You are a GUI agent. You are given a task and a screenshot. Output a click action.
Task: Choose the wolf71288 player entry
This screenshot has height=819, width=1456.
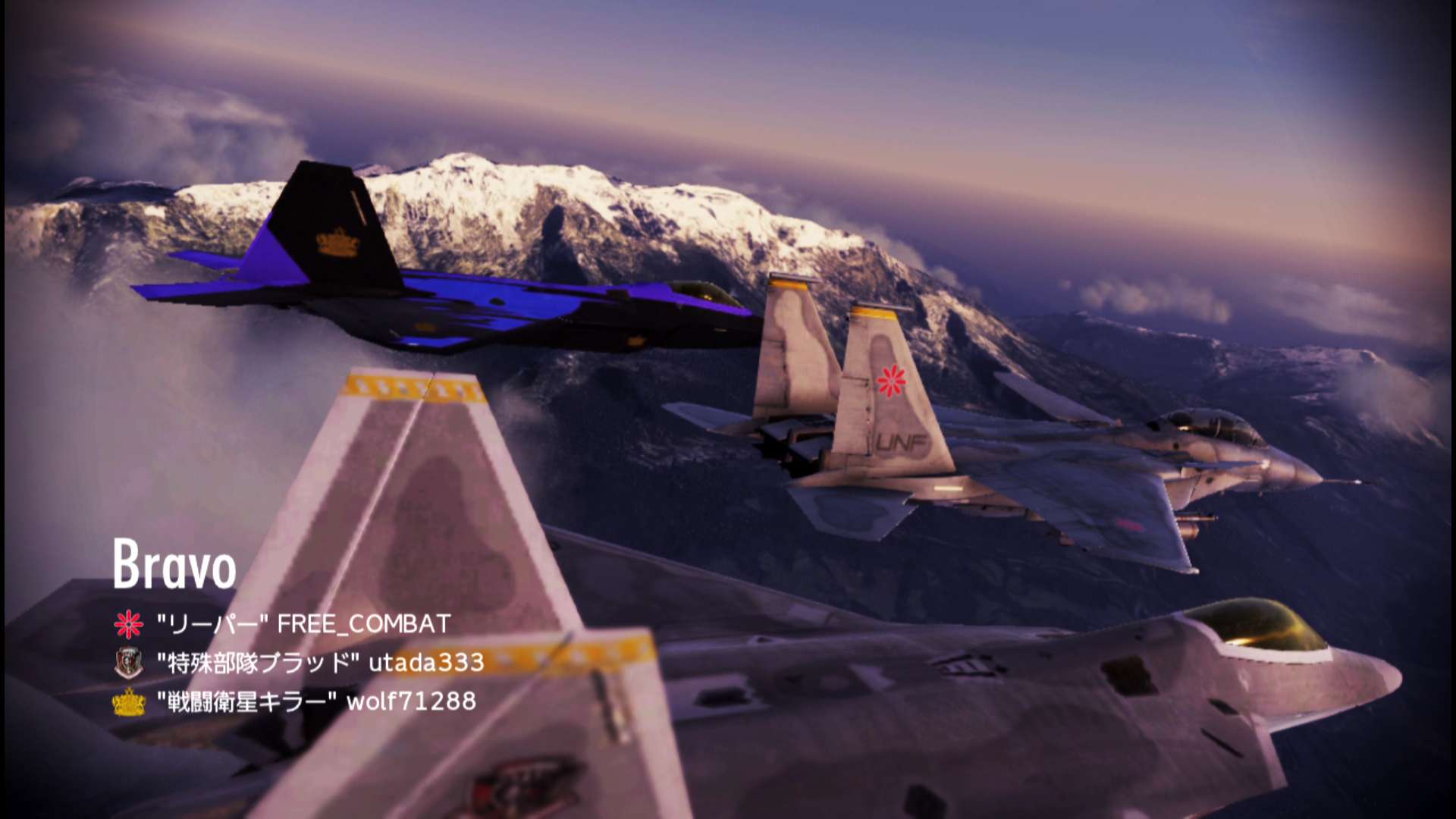point(316,701)
